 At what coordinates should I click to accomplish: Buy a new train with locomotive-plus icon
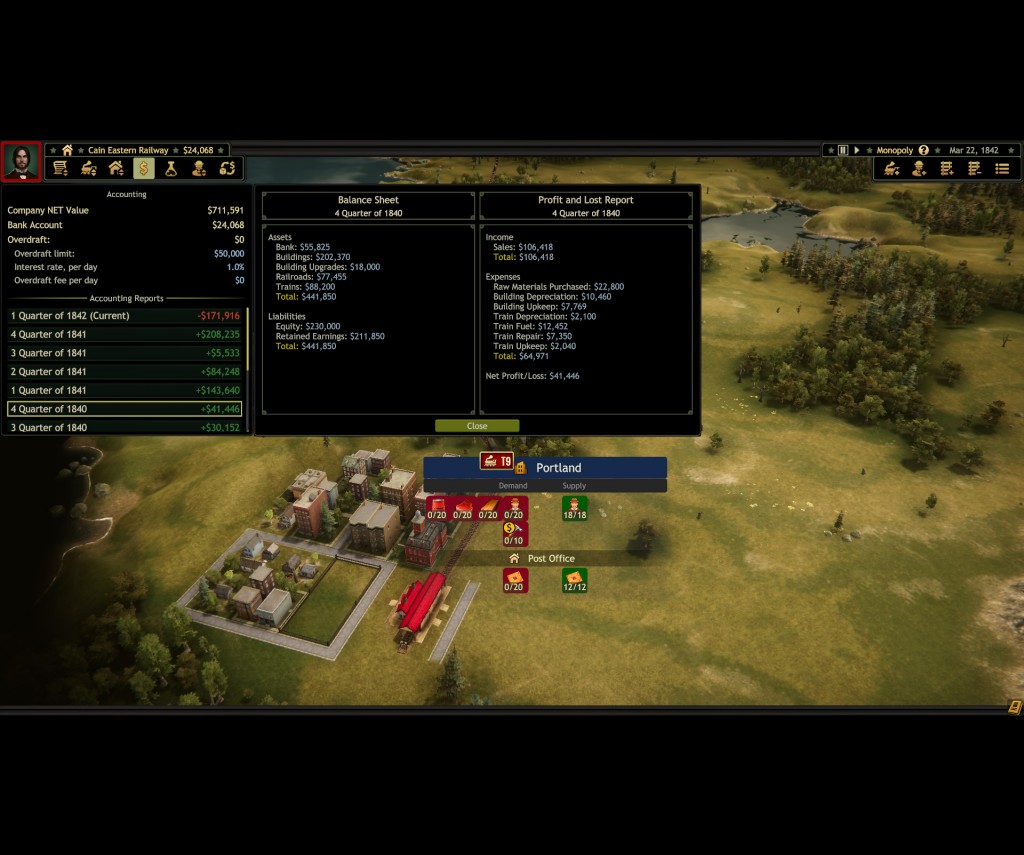(x=891, y=169)
